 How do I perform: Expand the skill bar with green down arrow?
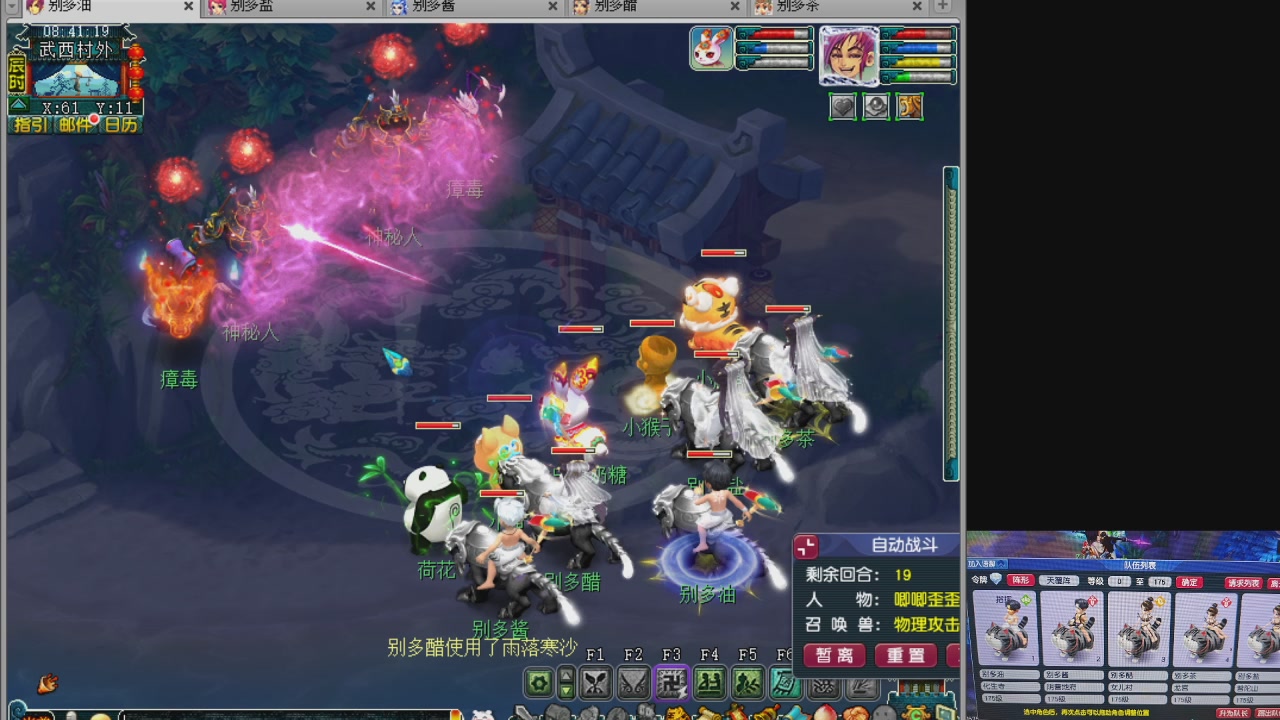pyautogui.click(x=565, y=692)
